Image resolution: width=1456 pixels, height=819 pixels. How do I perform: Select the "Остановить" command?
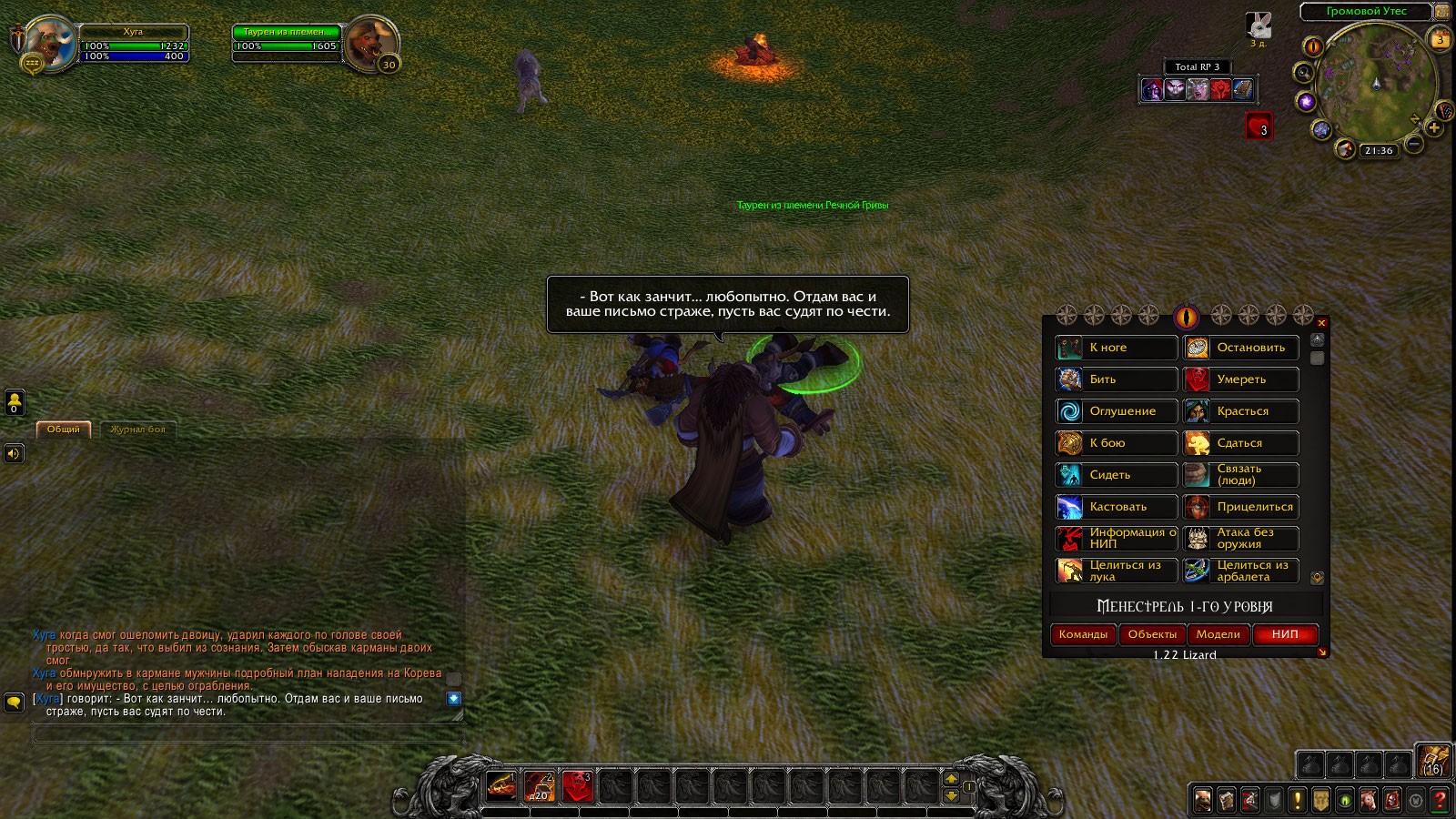[x=1241, y=348]
